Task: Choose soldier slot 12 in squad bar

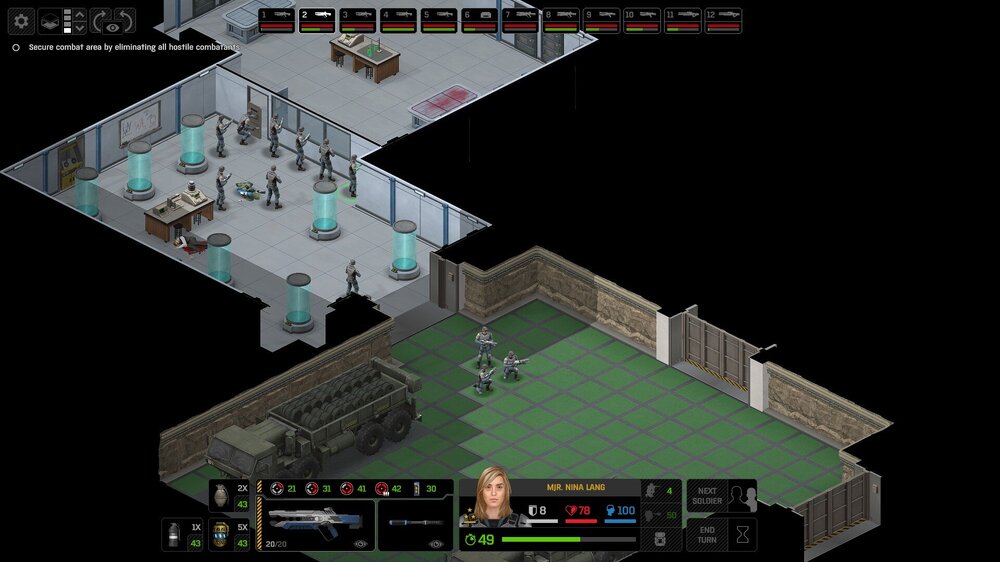Action: point(723,20)
